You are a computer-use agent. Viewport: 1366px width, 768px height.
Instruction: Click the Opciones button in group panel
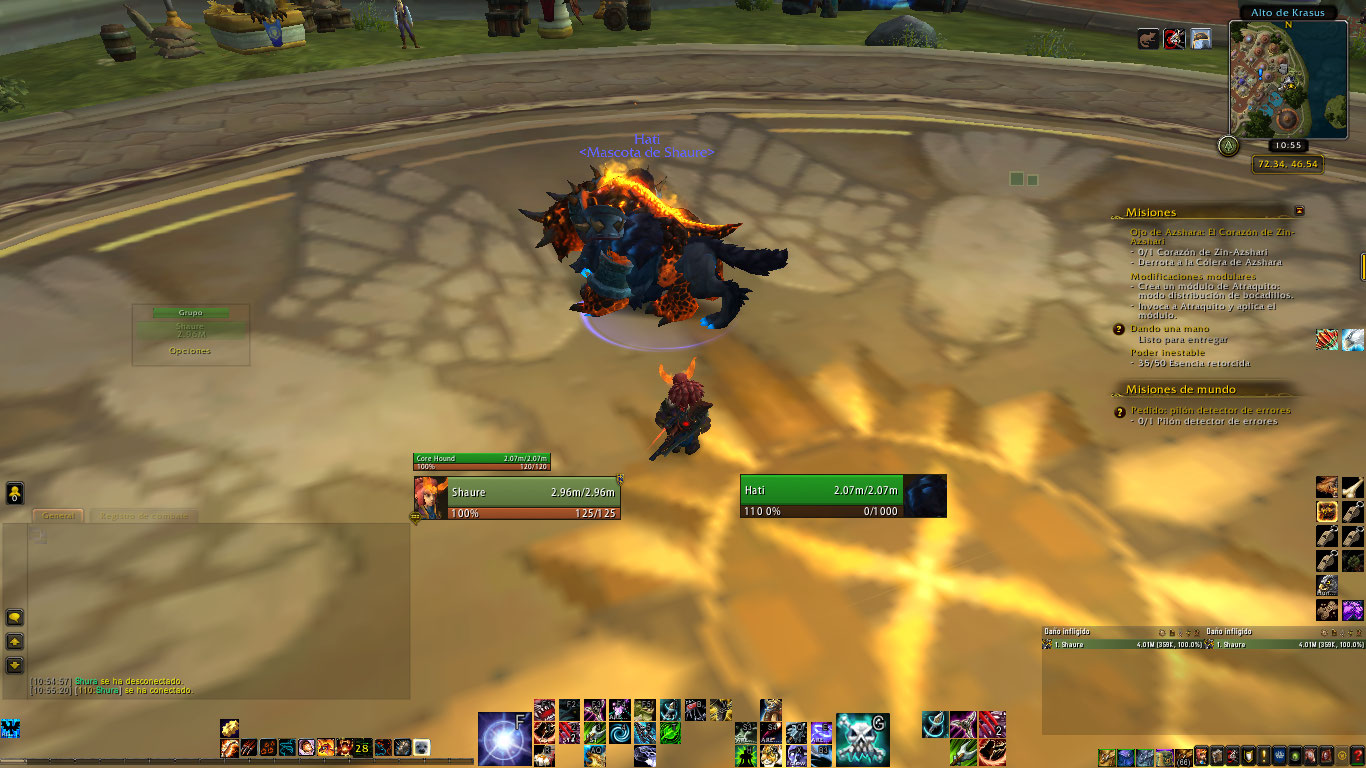[x=190, y=351]
